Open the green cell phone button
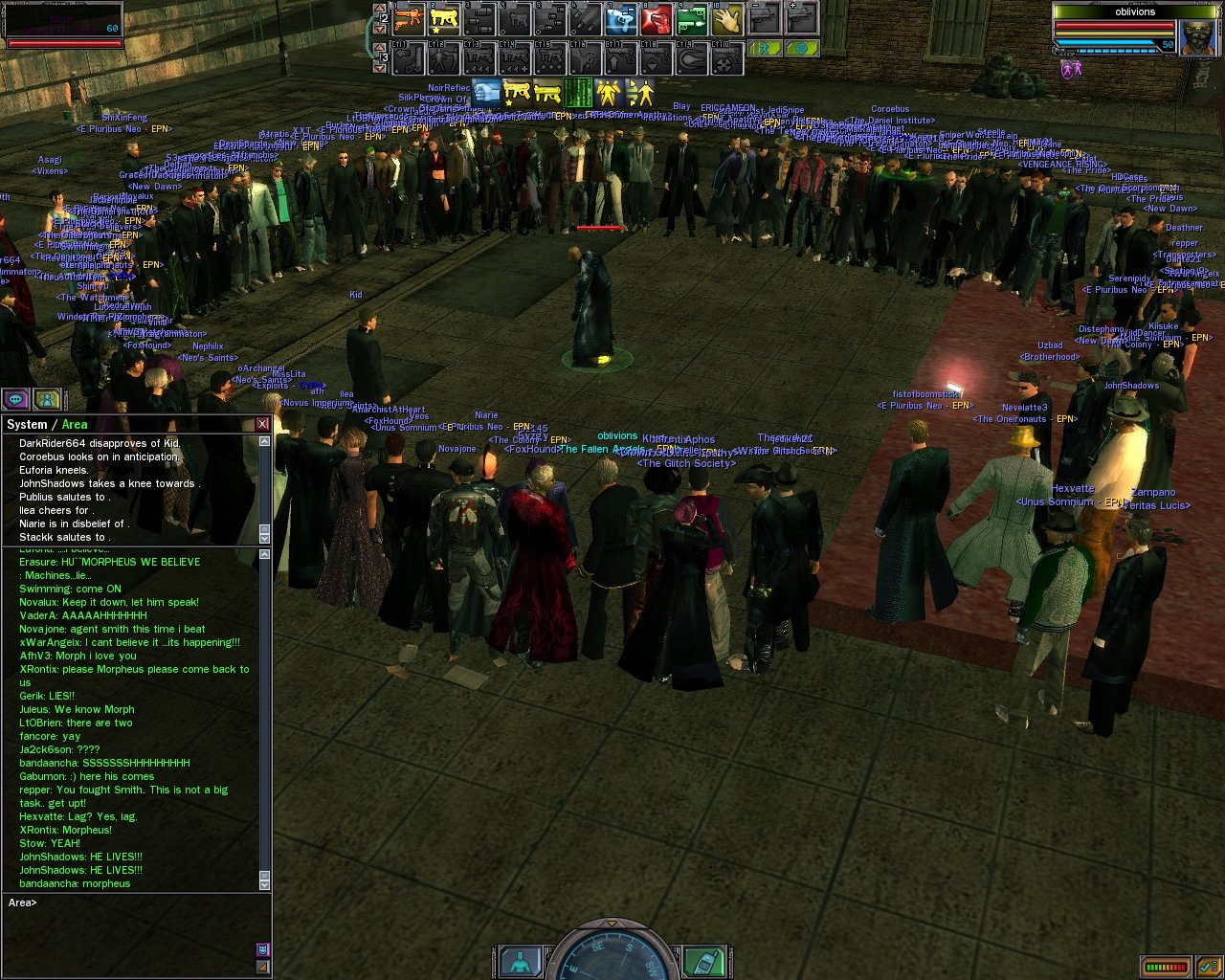This screenshot has width=1225, height=980. tap(702, 962)
